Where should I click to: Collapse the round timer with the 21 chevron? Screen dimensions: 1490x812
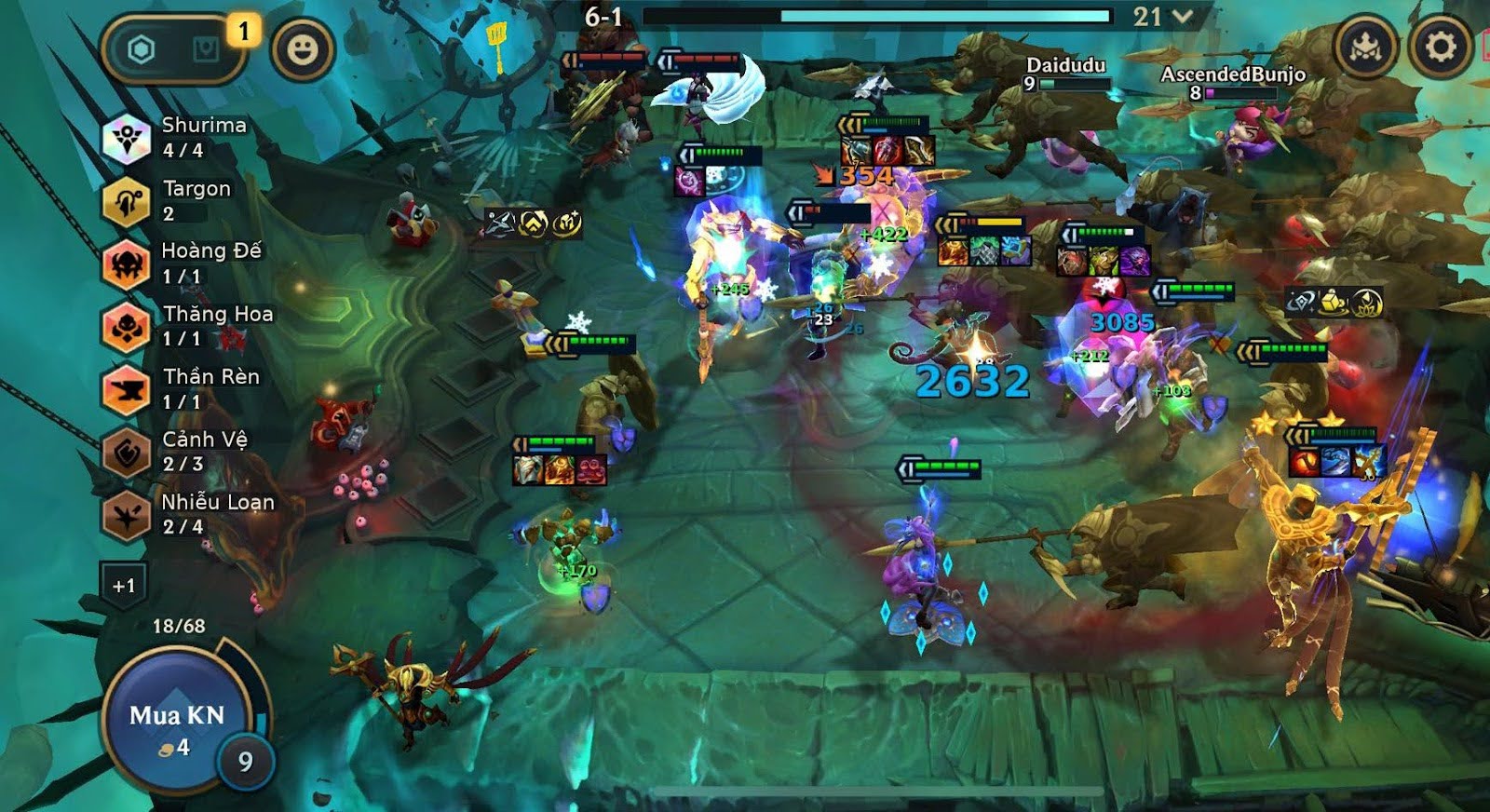tap(1177, 17)
